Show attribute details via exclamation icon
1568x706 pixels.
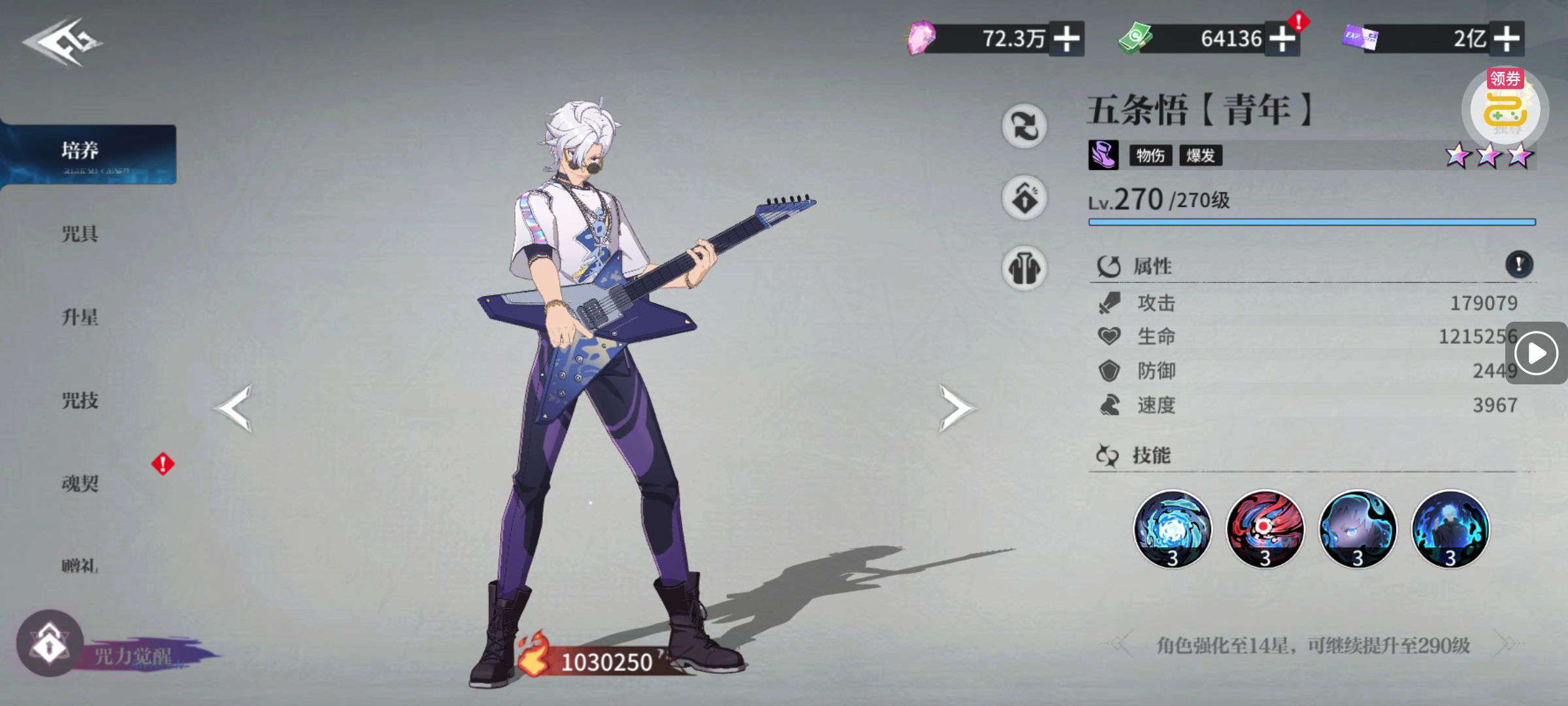1519,265
